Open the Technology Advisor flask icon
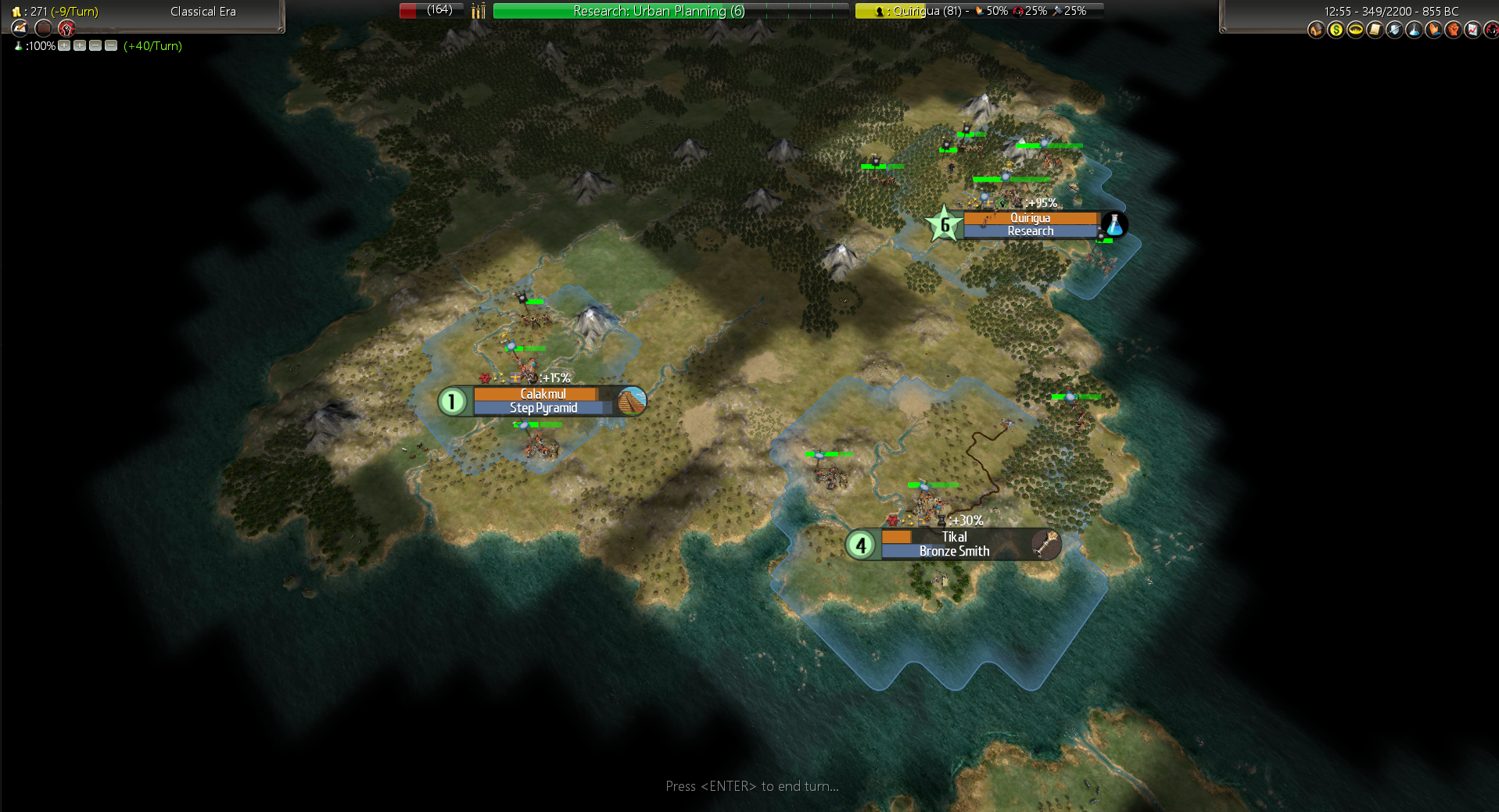Viewport: 1499px width, 812px height. (x=1414, y=30)
